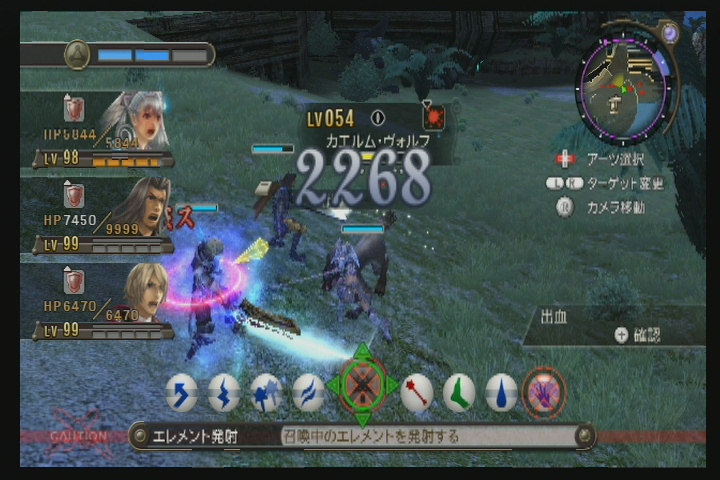The height and width of the screenshot is (480, 720).
Task: Choose the blue splash-shaped art icon
Action: point(266,393)
